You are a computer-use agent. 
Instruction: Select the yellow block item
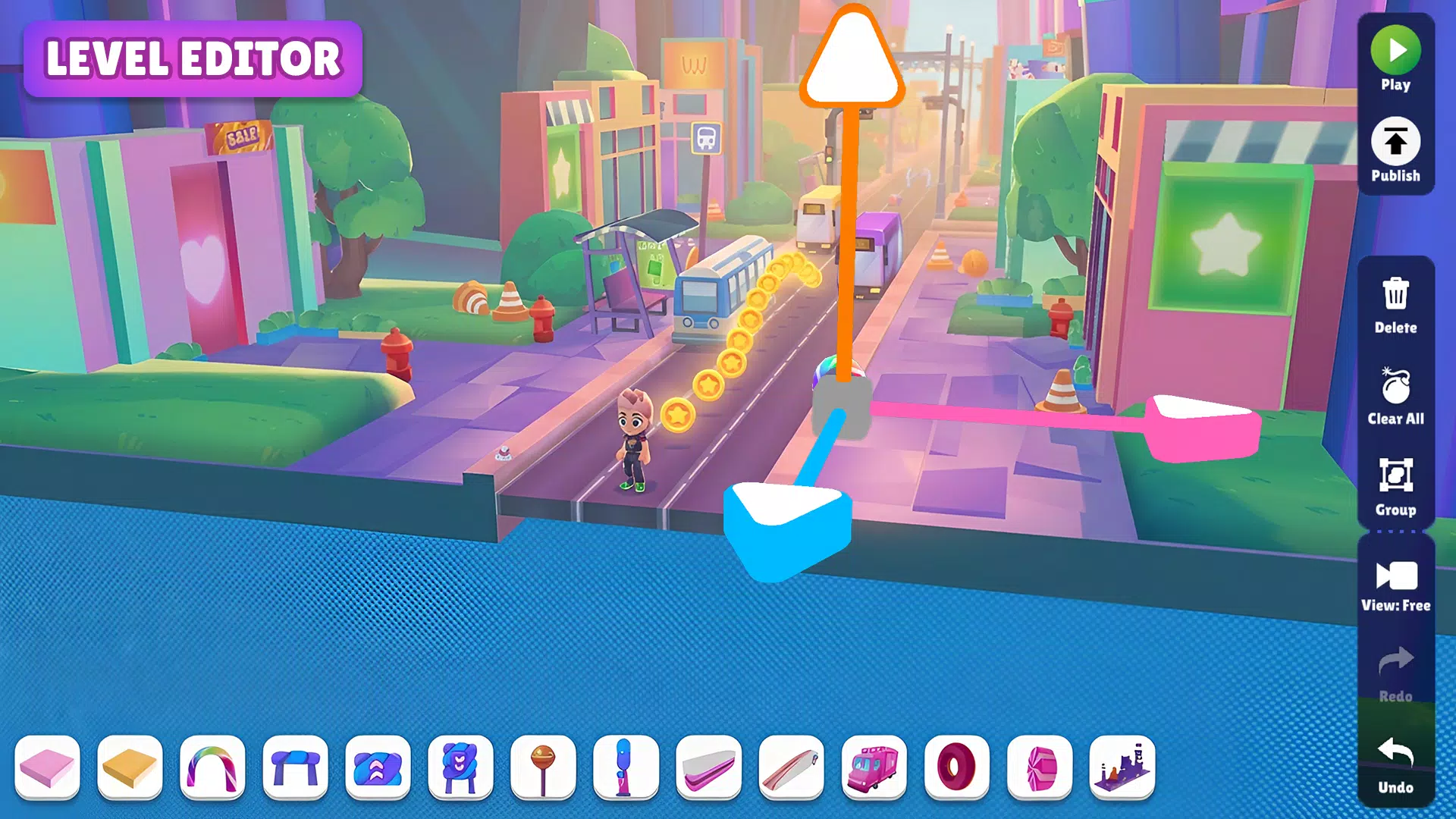click(x=129, y=768)
